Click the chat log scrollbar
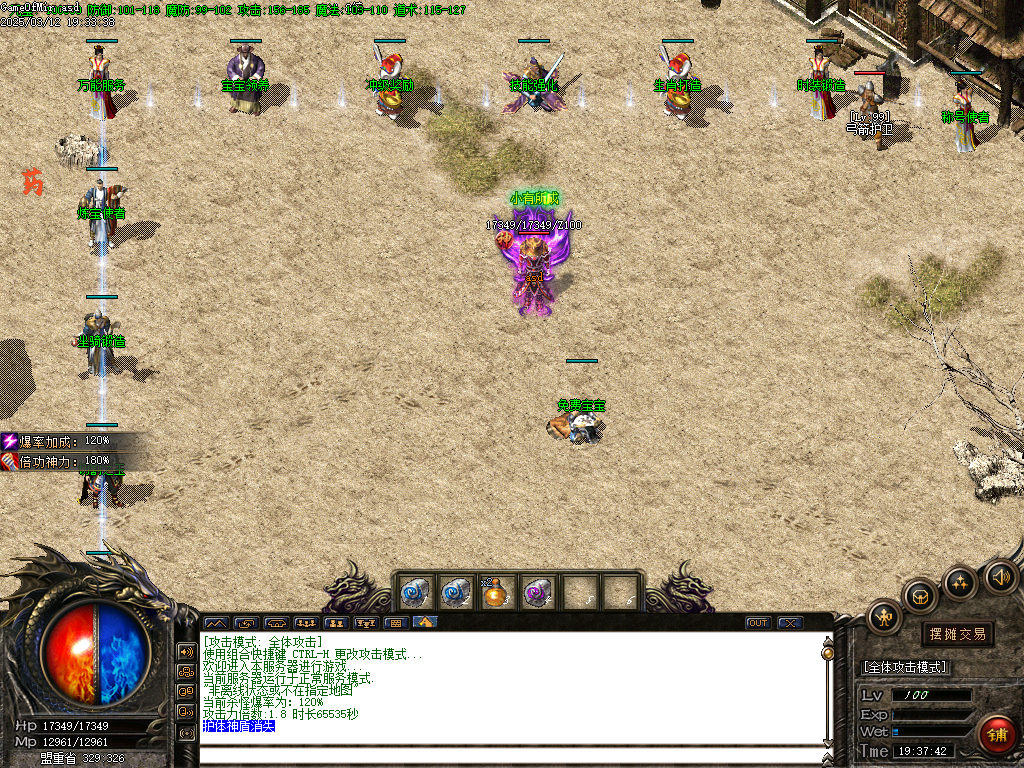 point(827,690)
